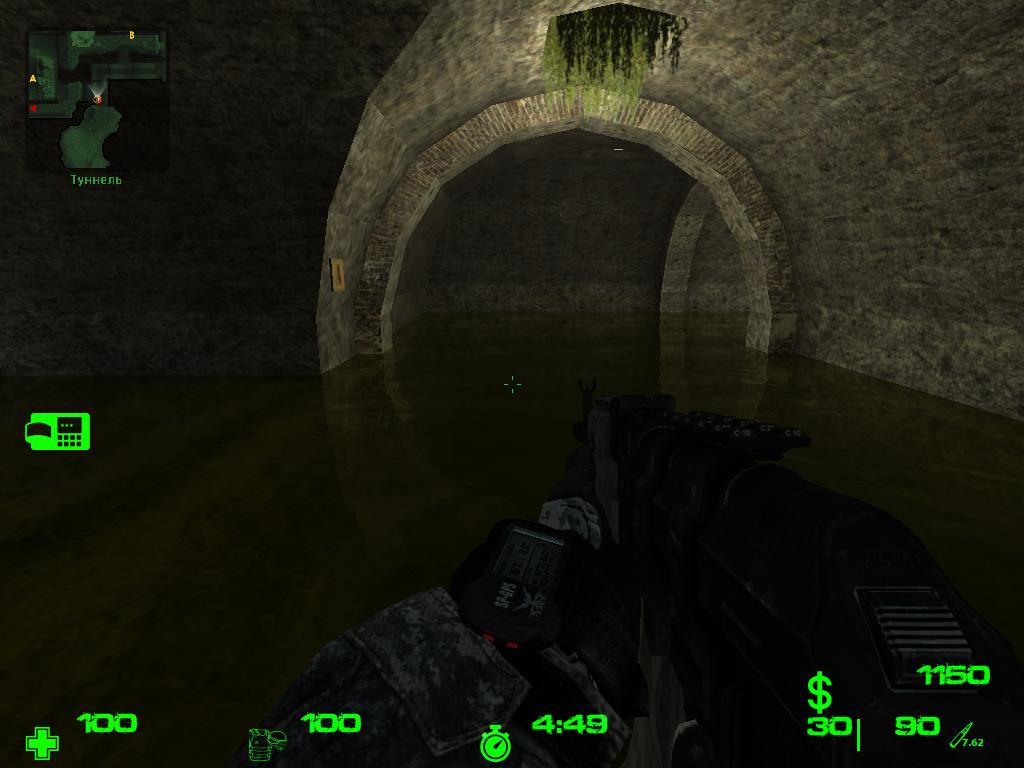Click the green health cross icon
The height and width of the screenshot is (768, 1024).
click(42, 743)
